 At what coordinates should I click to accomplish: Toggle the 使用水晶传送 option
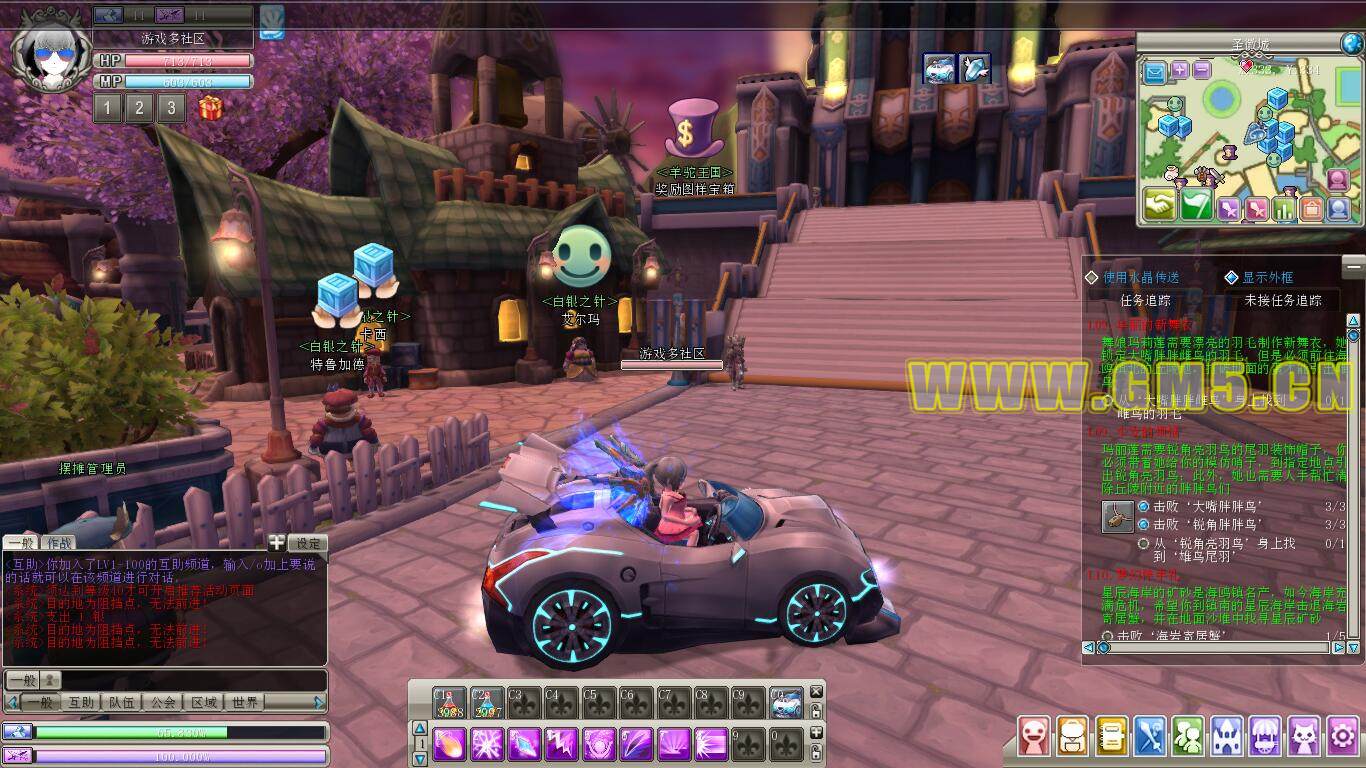1092,277
